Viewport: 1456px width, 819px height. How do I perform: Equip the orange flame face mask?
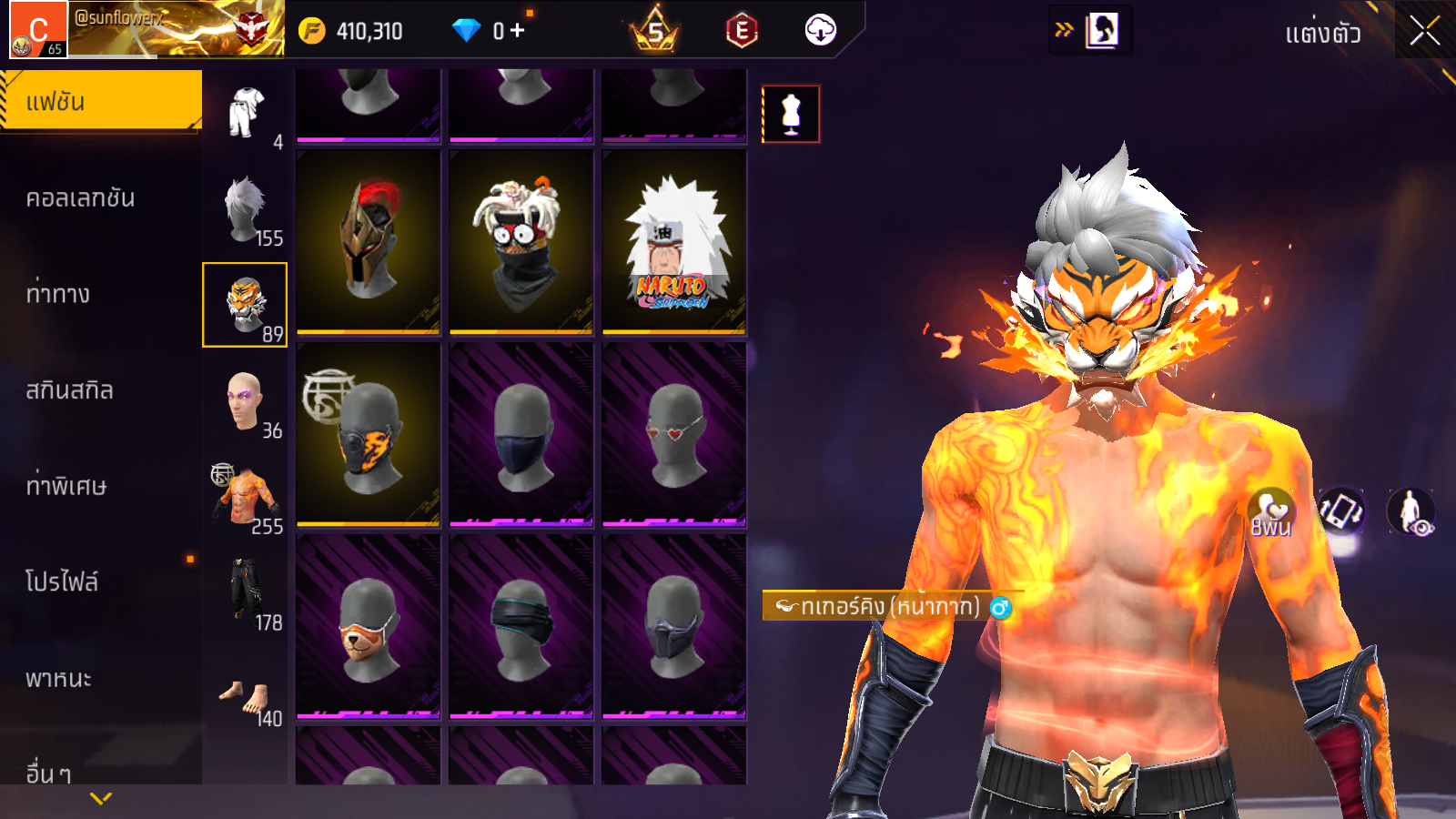click(369, 434)
